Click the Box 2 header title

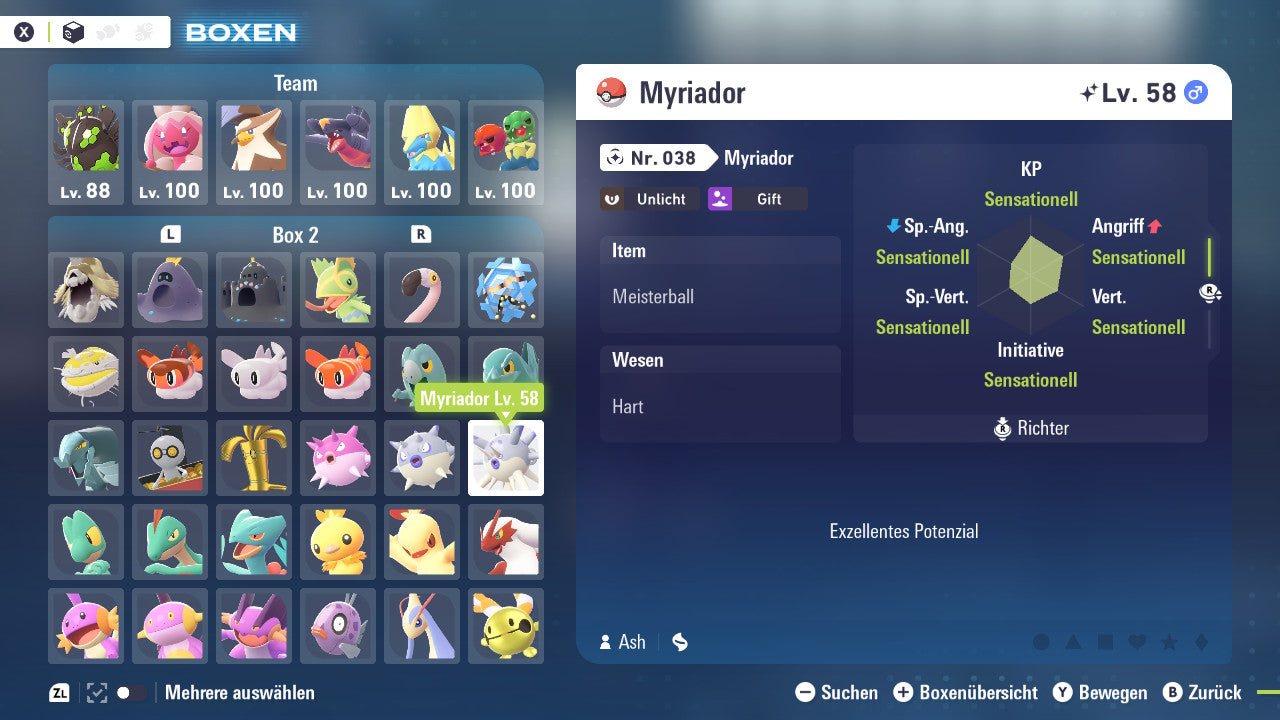coord(295,235)
